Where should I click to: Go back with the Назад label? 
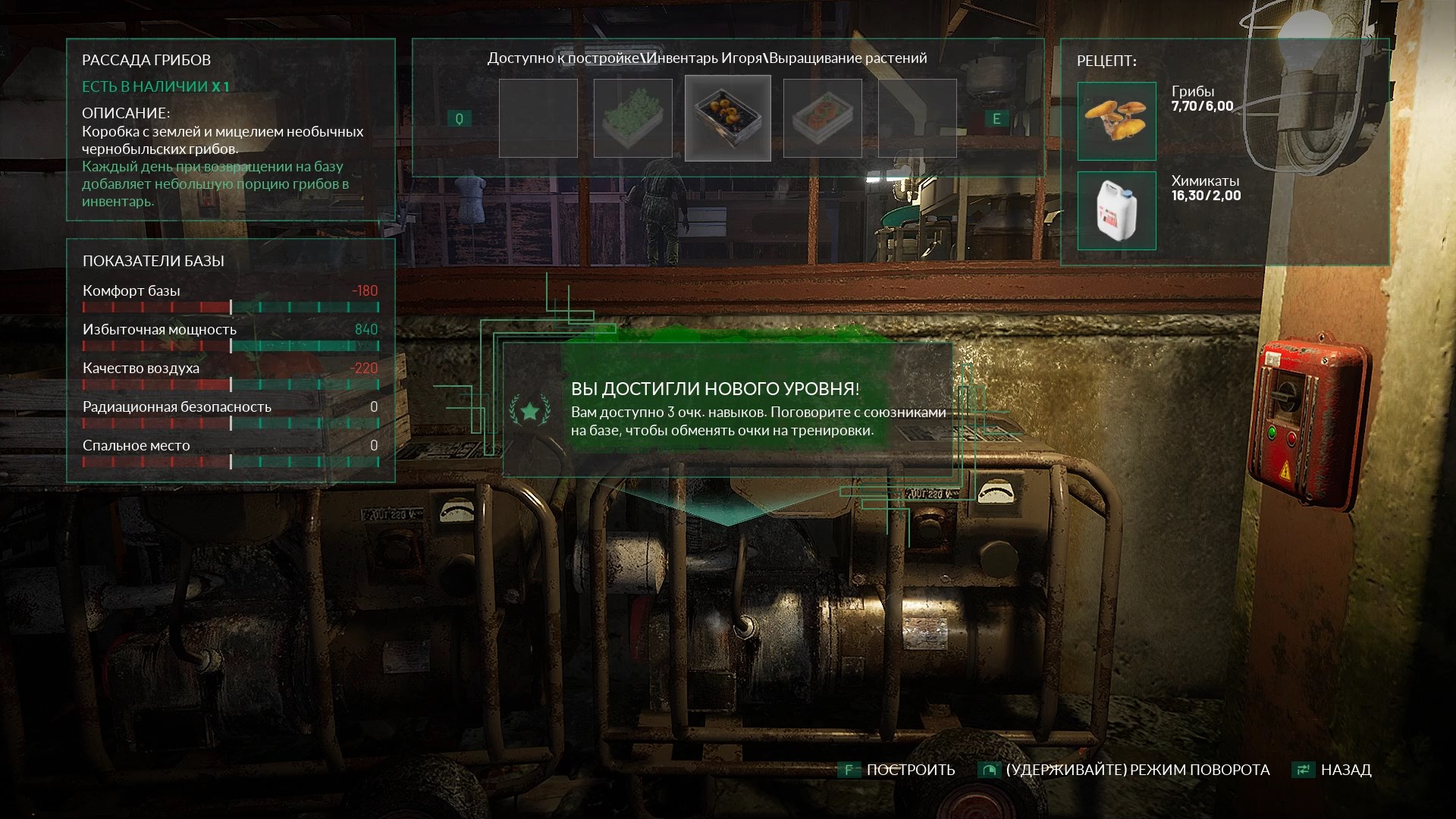(1345, 770)
